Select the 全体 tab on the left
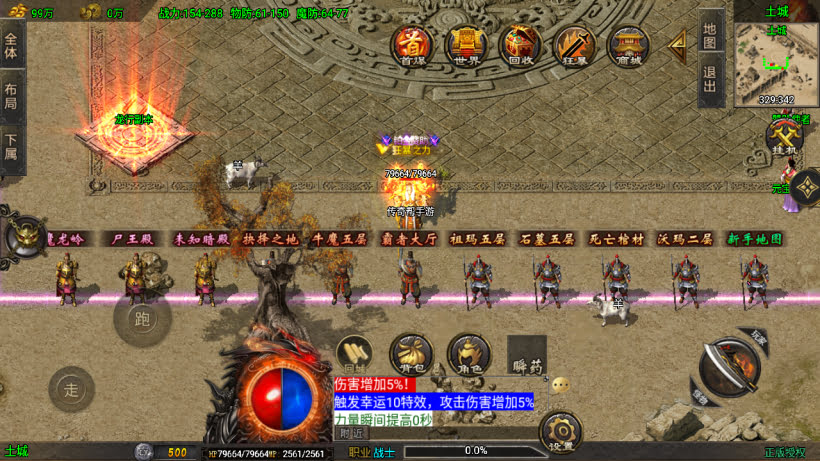The height and width of the screenshot is (461, 820). pyautogui.click(x=11, y=45)
